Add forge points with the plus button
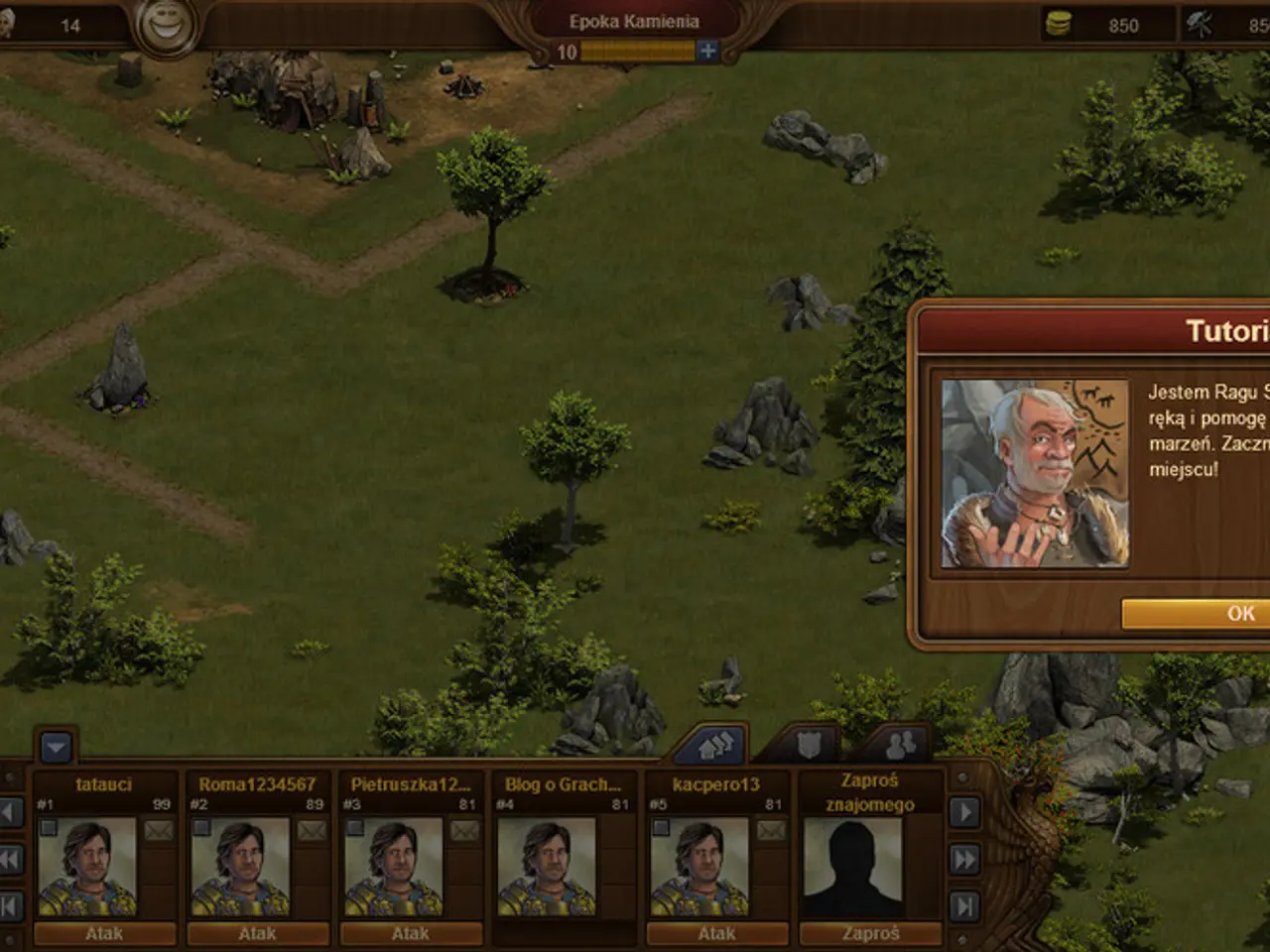Screen dimensions: 1270x952 707,52
